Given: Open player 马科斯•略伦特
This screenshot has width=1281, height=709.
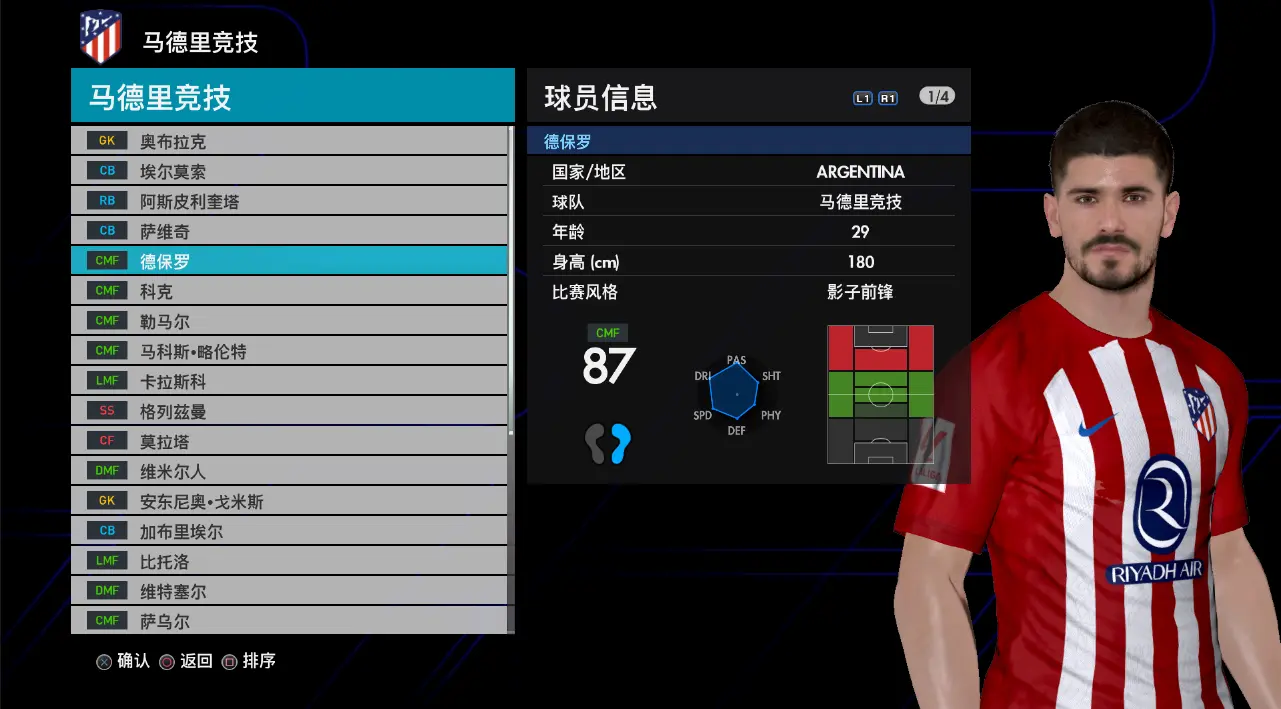Looking at the screenshot, I should point(289,351).
